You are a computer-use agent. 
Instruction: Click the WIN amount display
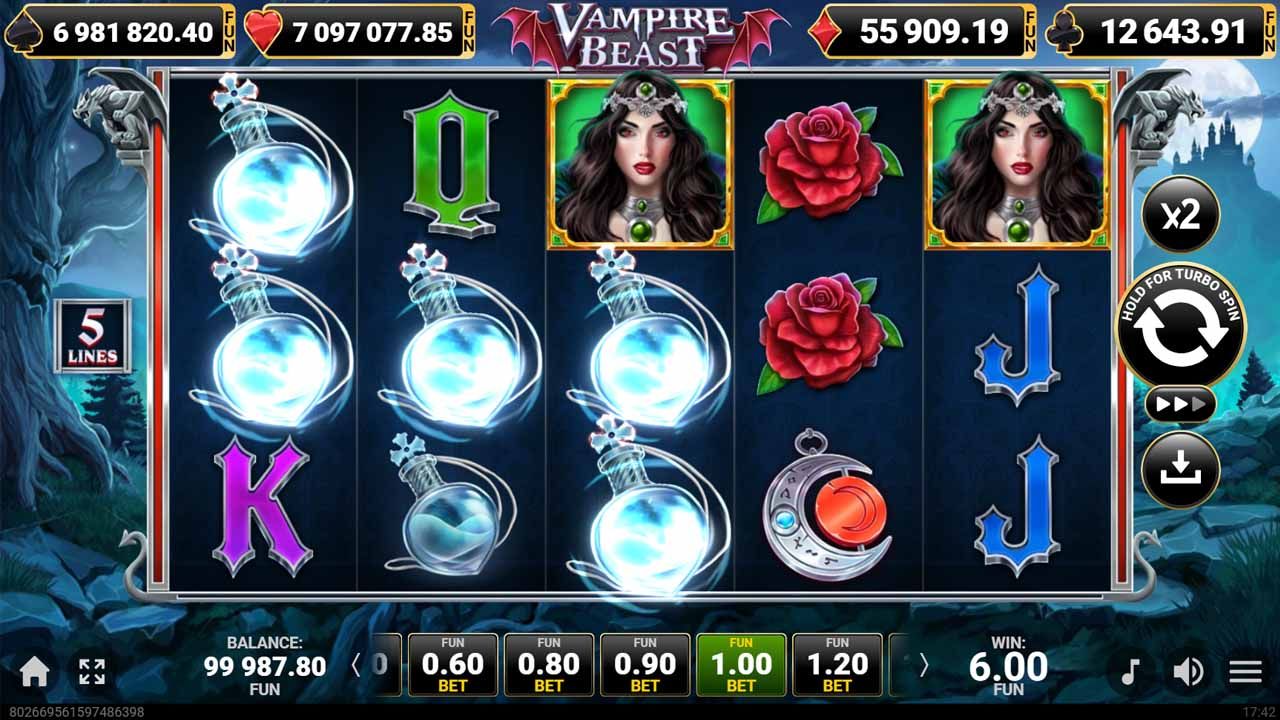coord(1010,663)
